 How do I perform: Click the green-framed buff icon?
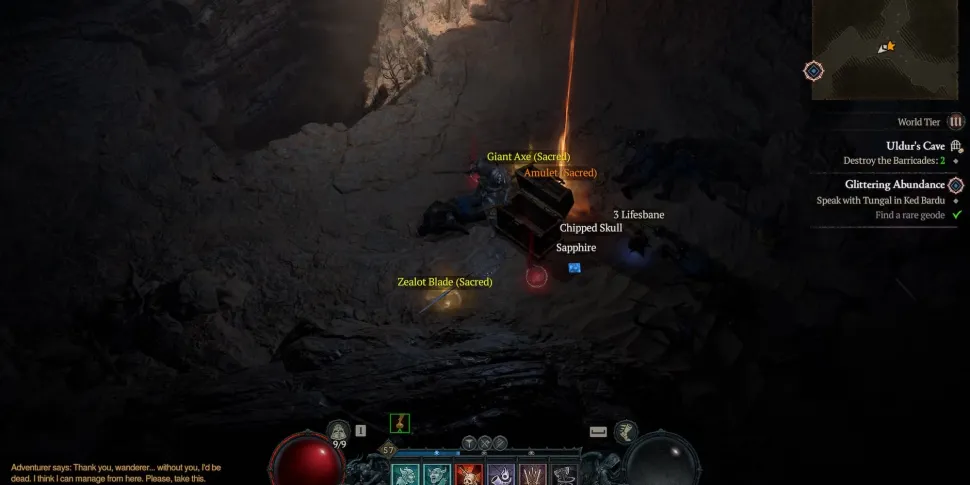(400, 423)
